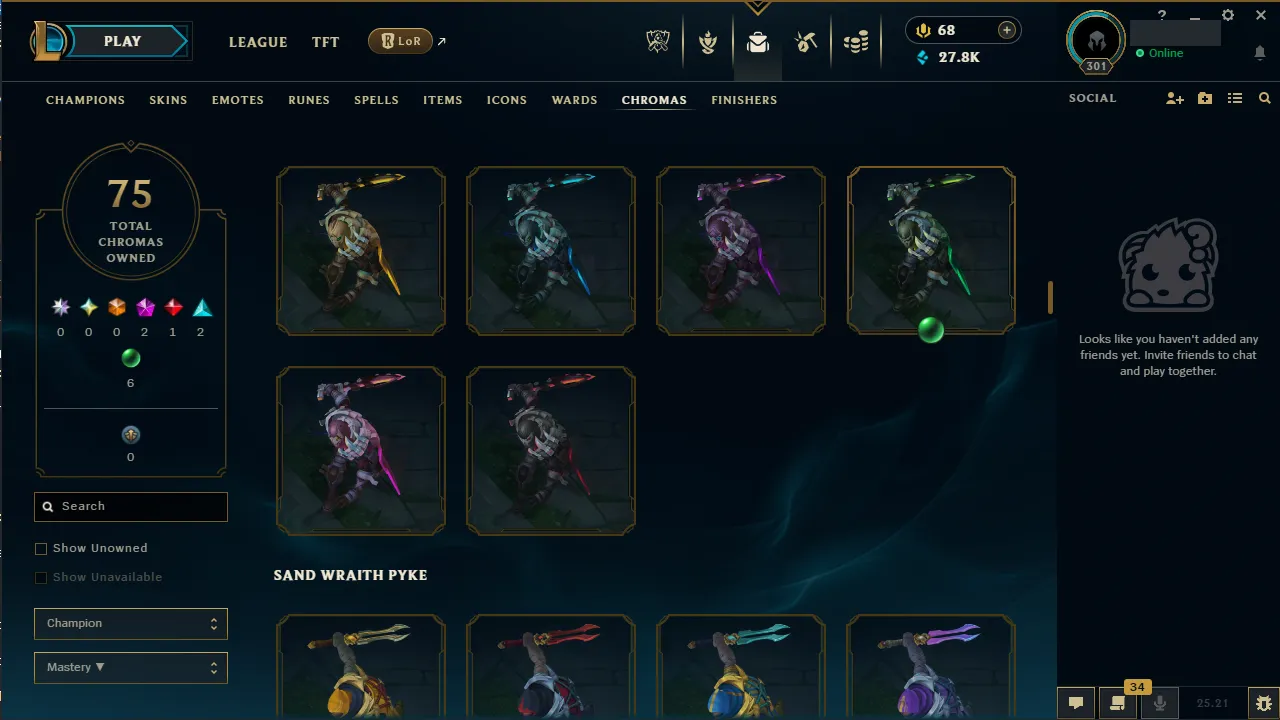Open Legends of Runeterra via LoR button
Viewport: 1280px width, 720px height.
point(400,41)
